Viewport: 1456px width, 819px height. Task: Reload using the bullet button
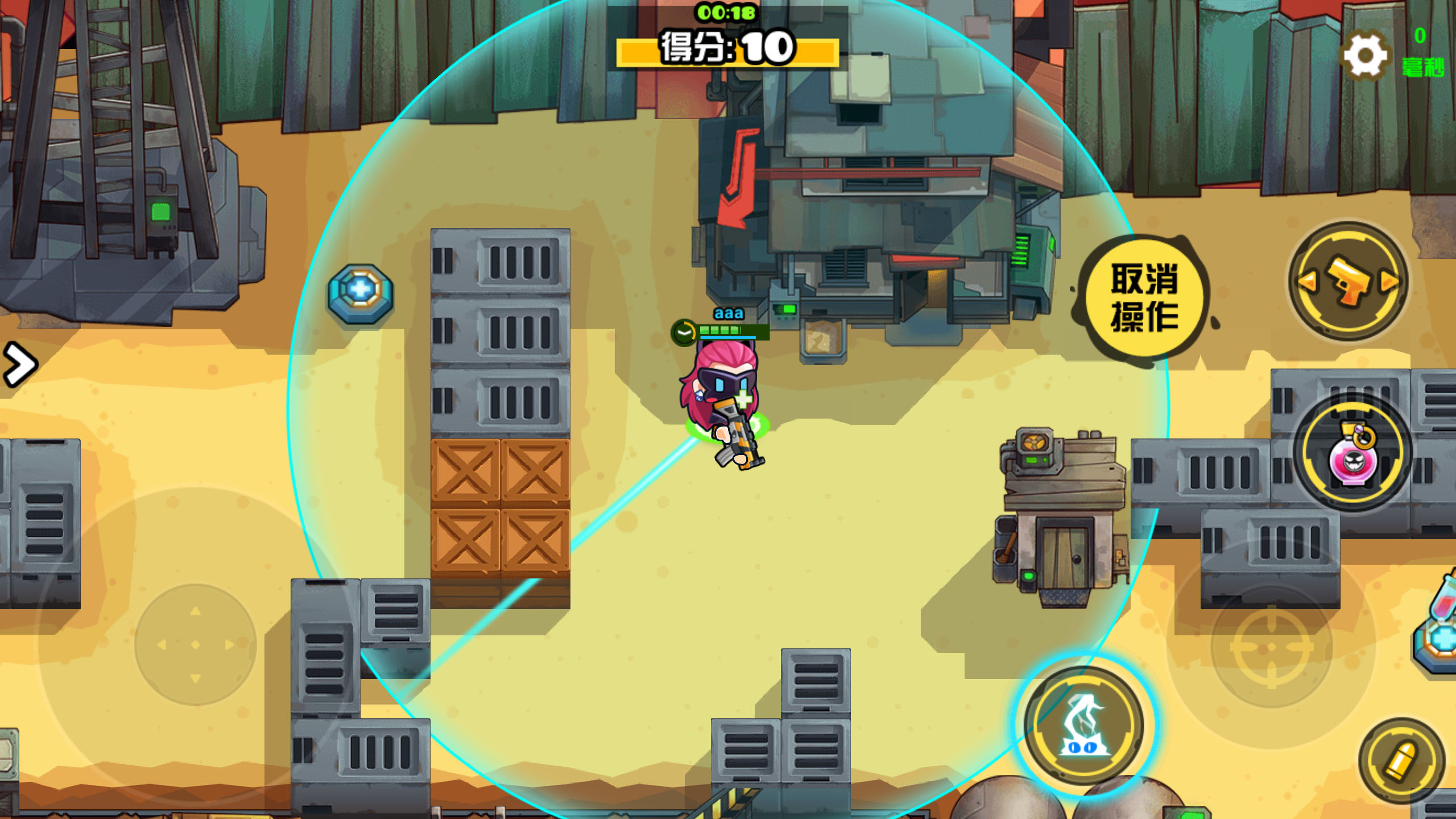click(1401, 760)
